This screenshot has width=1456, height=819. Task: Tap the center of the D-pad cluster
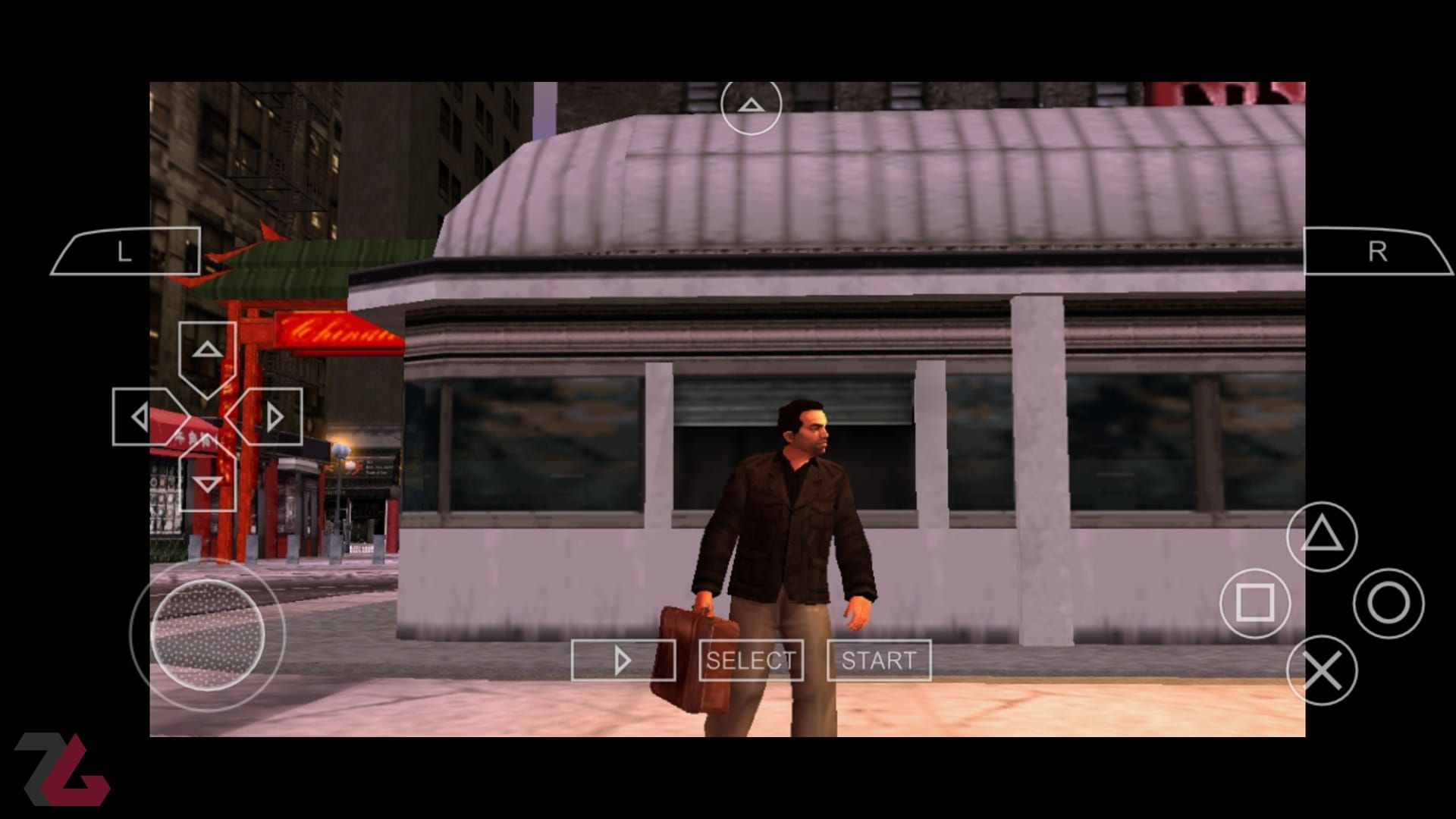[x=207, y=416]
